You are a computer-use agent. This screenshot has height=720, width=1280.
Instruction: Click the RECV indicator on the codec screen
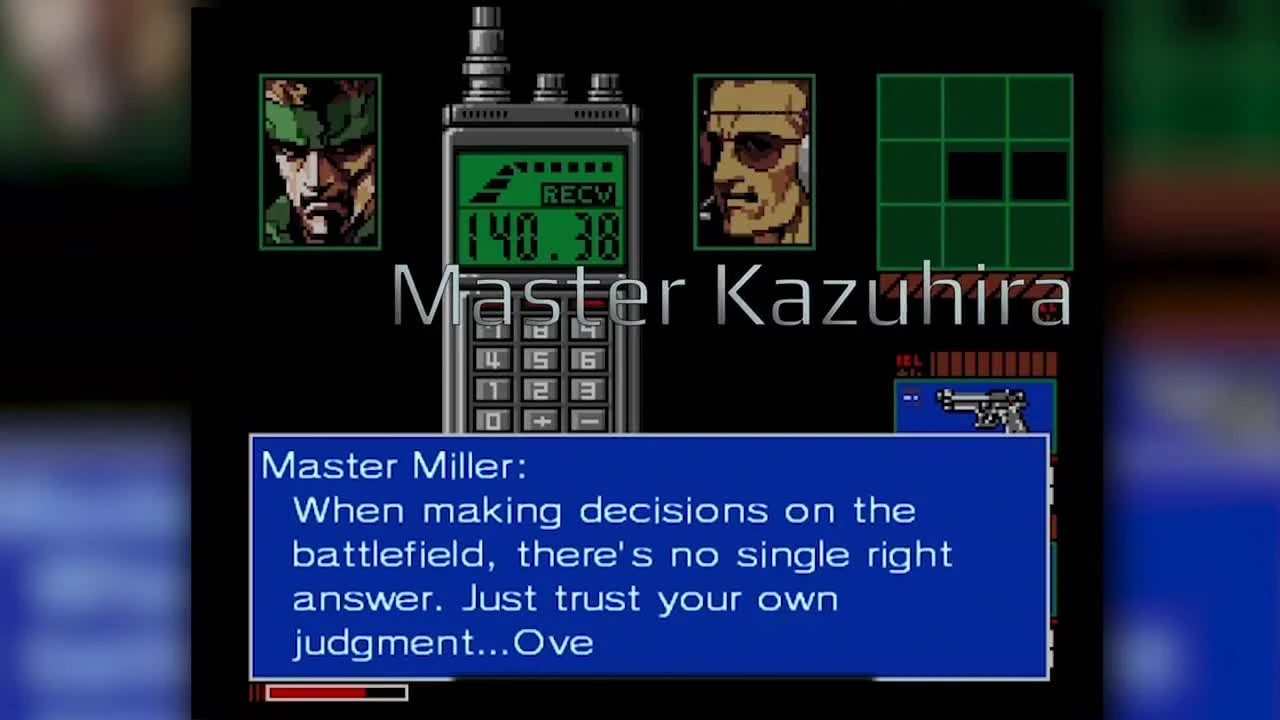pos(577,194)
